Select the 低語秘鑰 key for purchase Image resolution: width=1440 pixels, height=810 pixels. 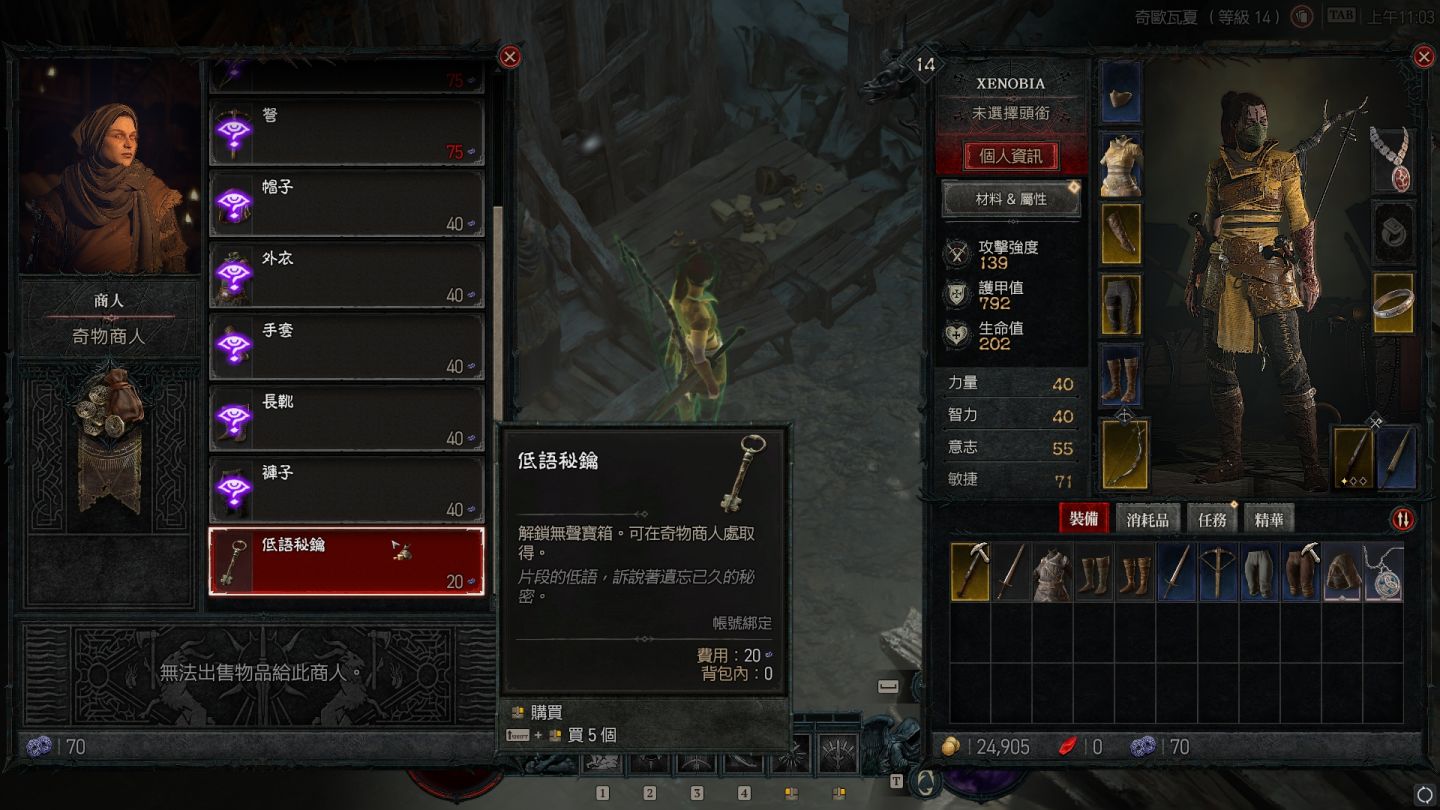346,561
